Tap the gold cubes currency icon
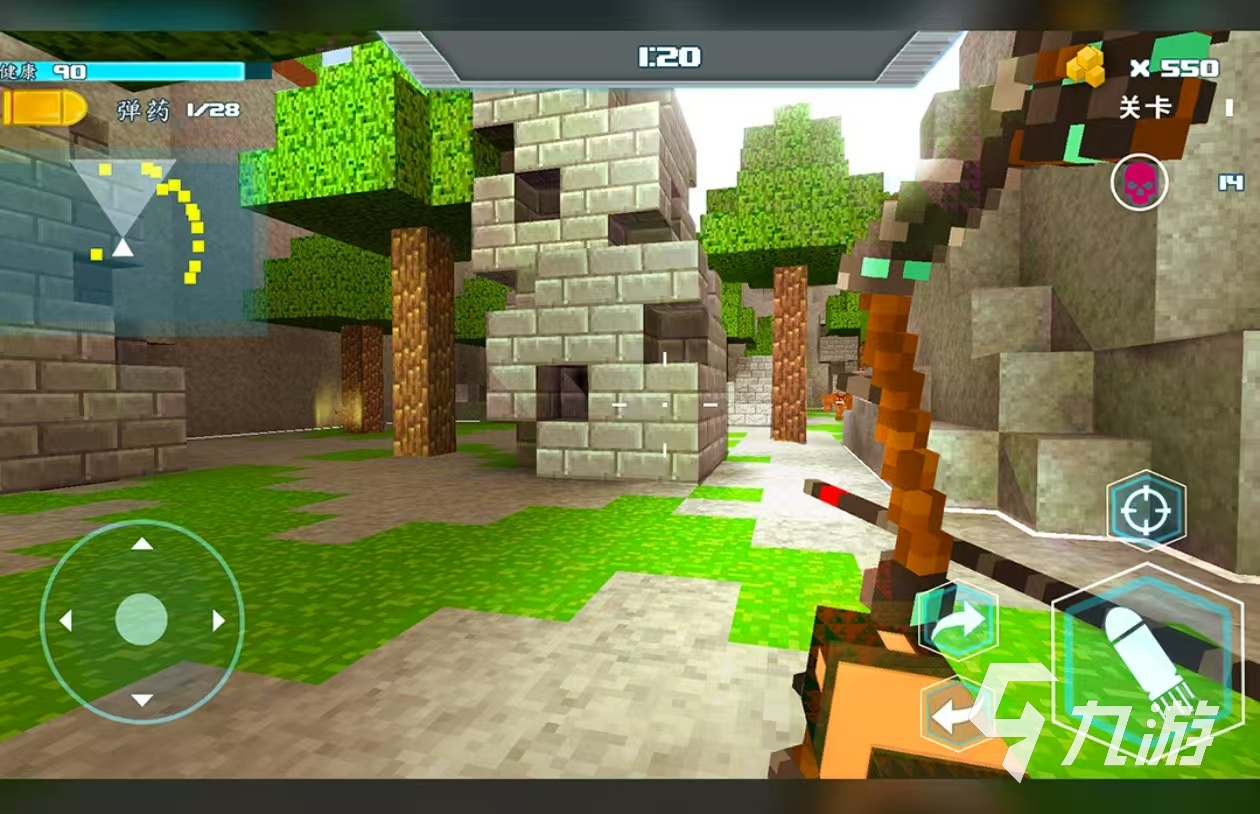 pos(1085,67)
